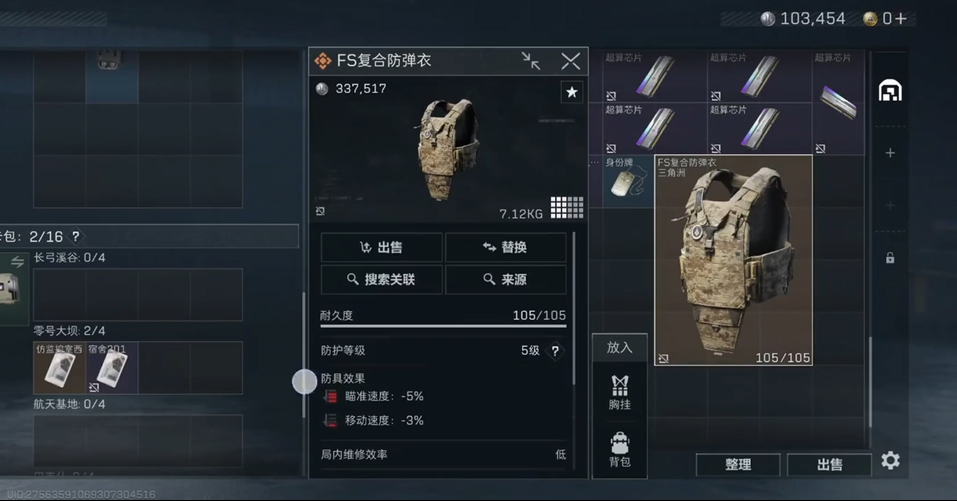
Task: Tap the 出售 button in item panel
Action: click(x=381, y=247)
